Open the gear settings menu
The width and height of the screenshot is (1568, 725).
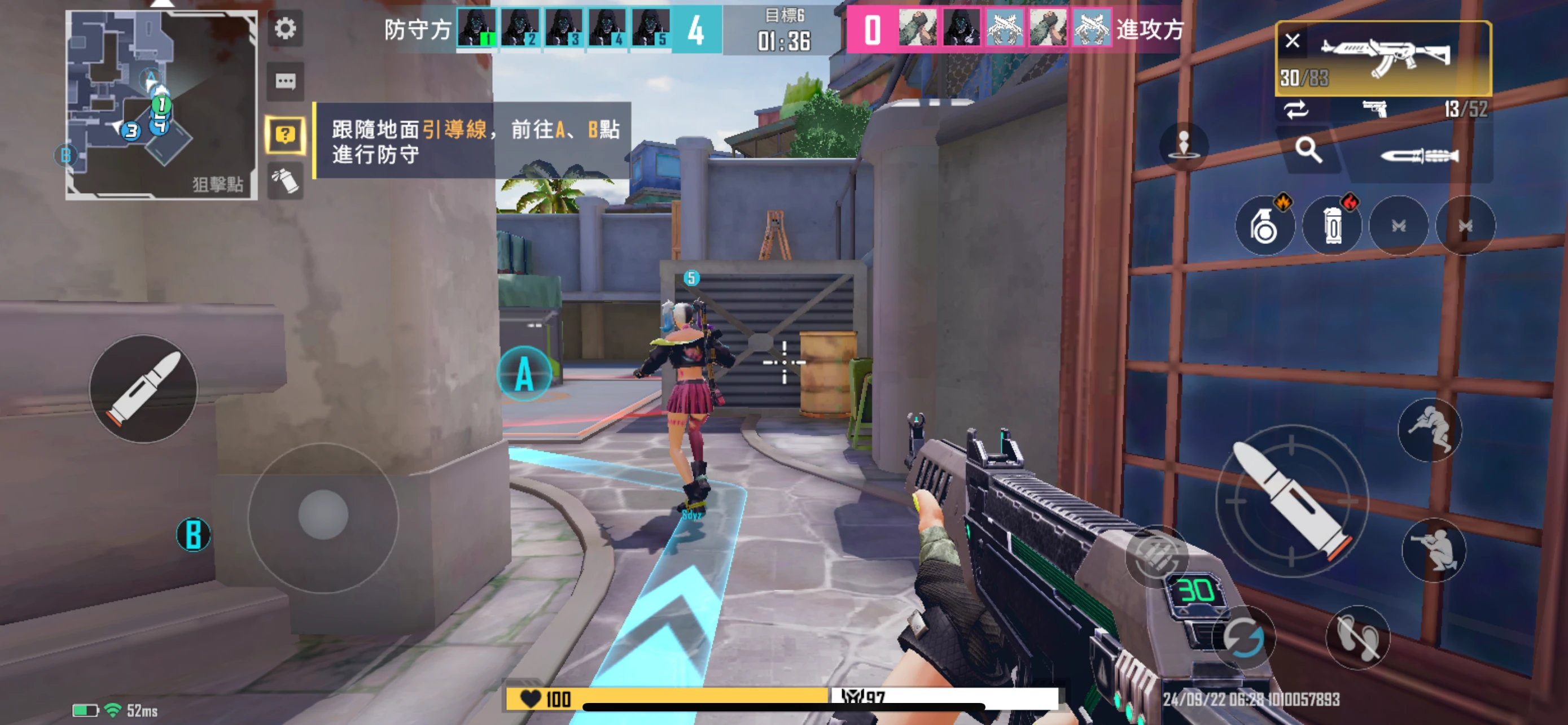point(285,29)
